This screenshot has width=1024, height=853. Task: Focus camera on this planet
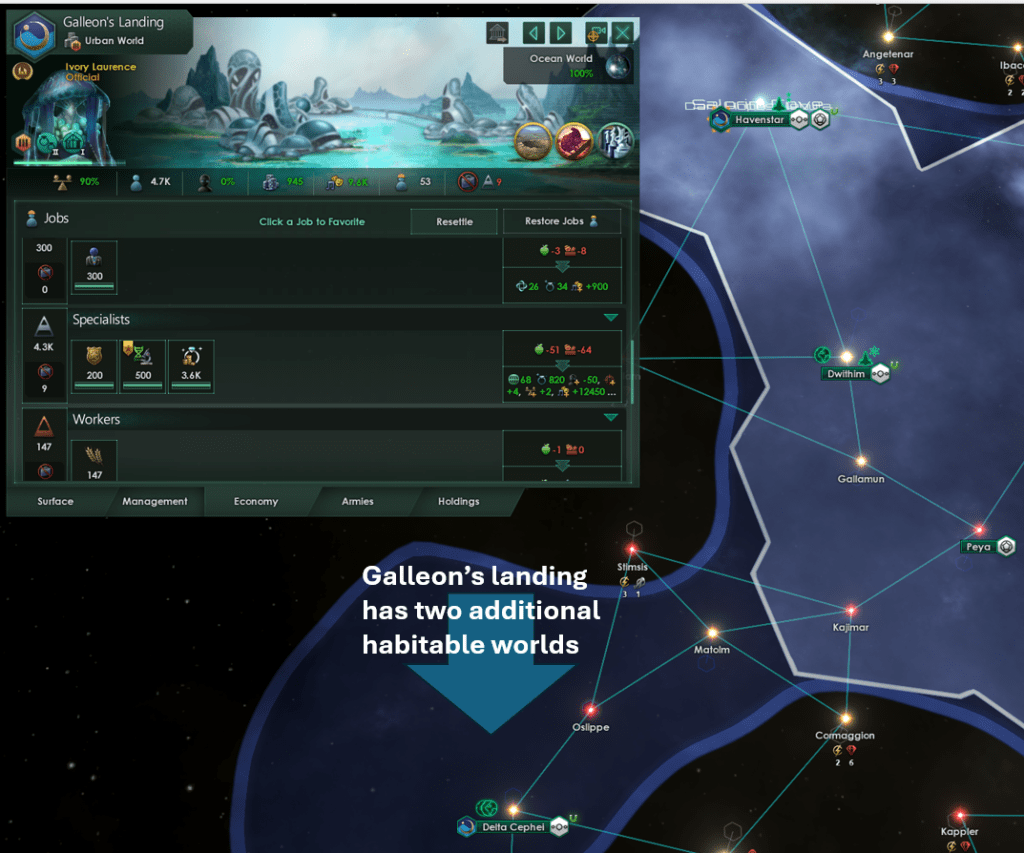tap(597, 33)
